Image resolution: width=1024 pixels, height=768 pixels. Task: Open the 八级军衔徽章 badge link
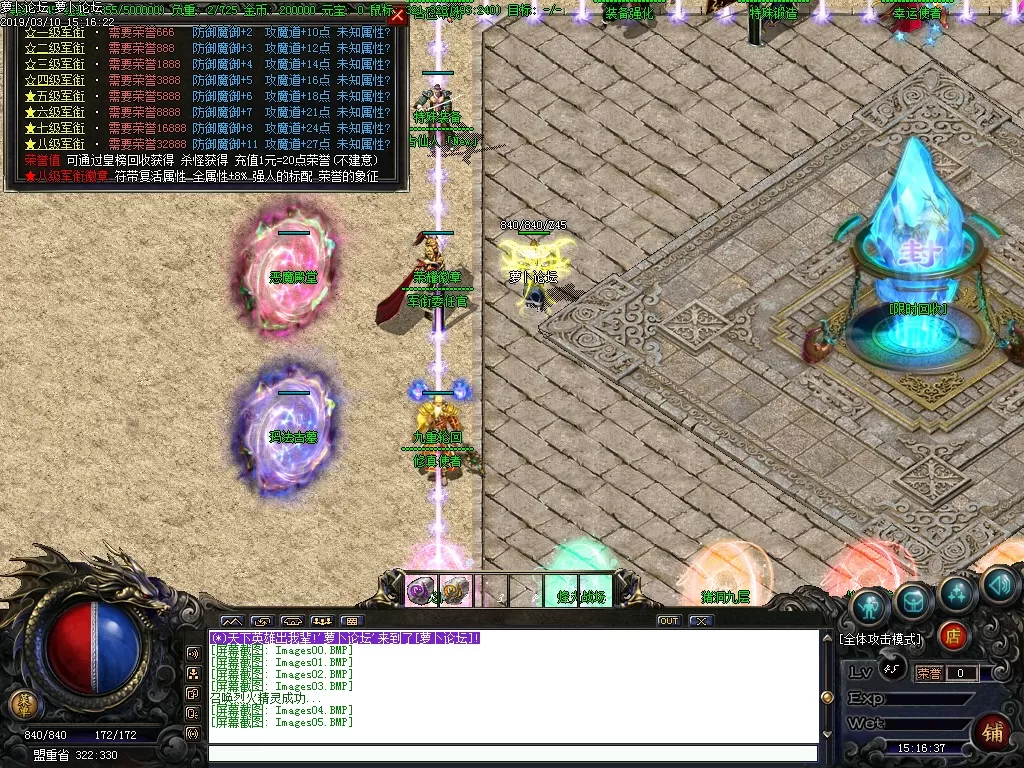coord(70,176)
